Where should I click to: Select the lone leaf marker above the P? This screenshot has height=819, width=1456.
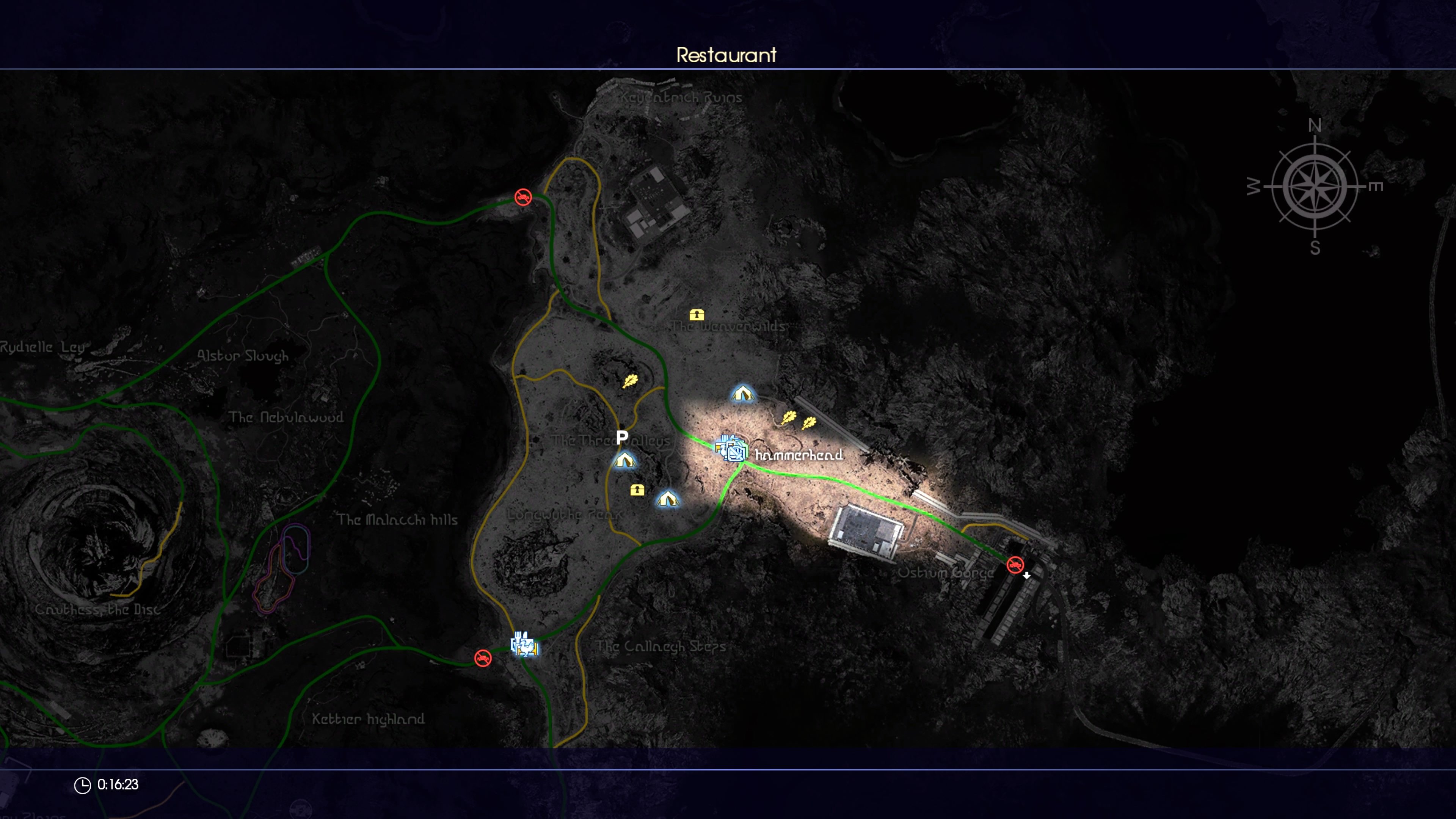point(630,381)
